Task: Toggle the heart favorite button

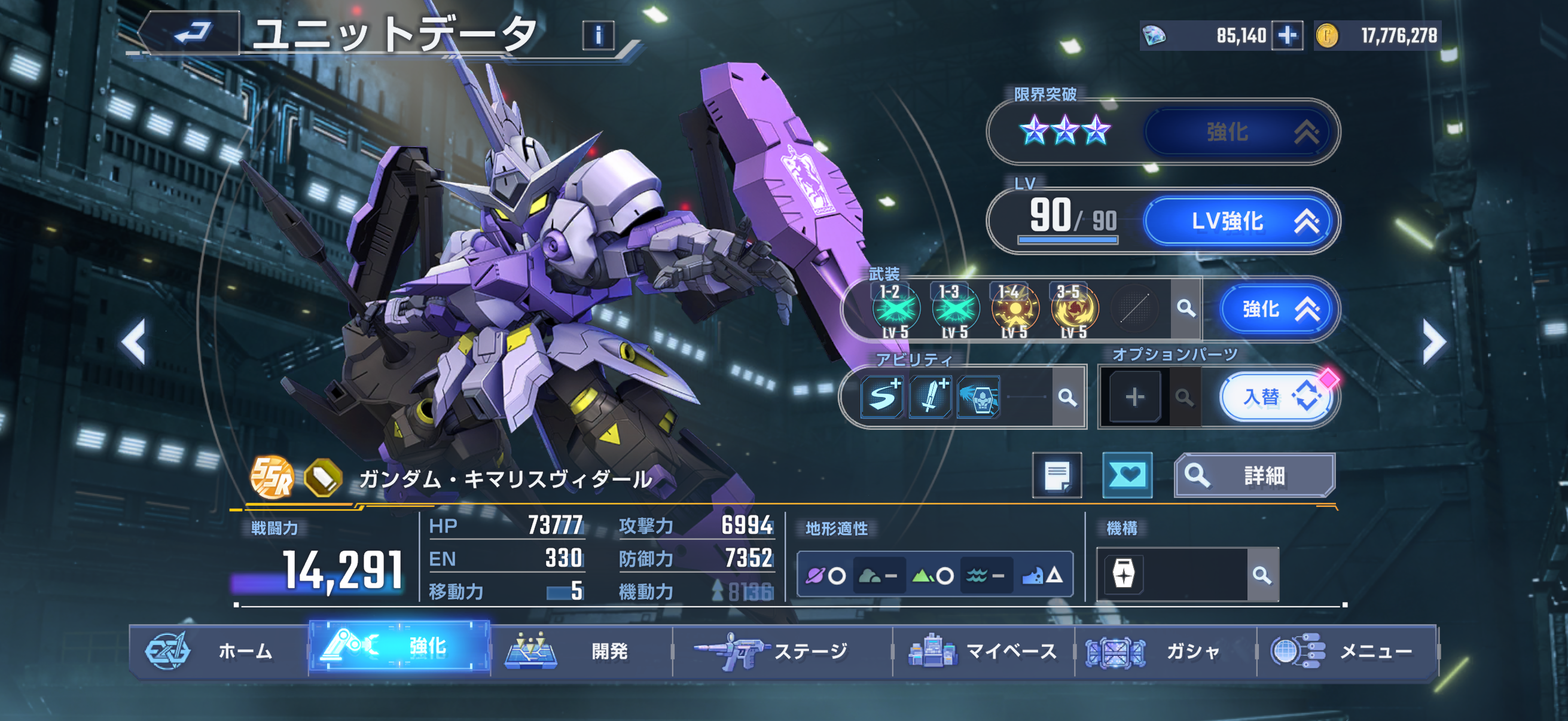Action: click(x=1127, y=475)
